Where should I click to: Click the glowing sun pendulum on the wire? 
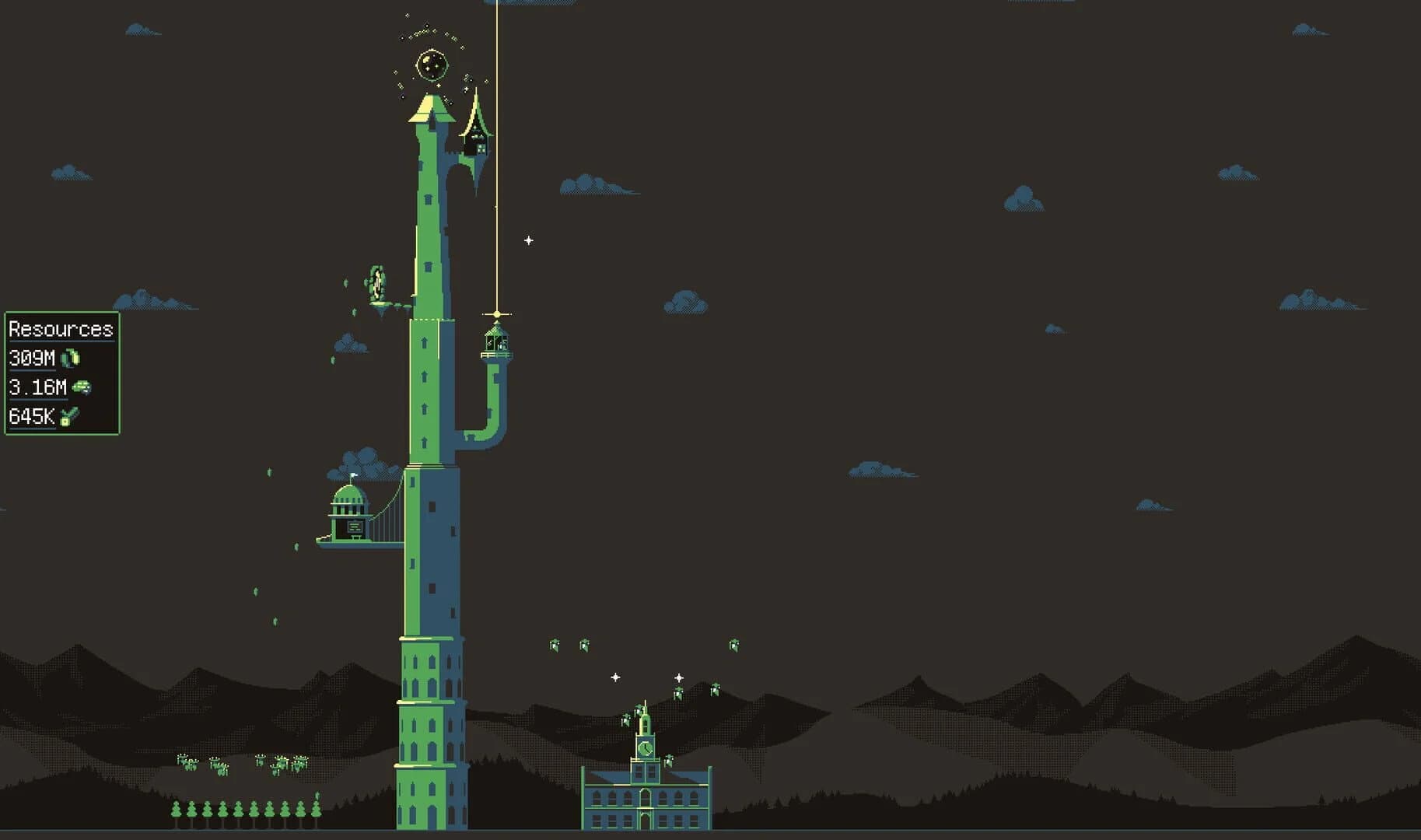point(495,316)
